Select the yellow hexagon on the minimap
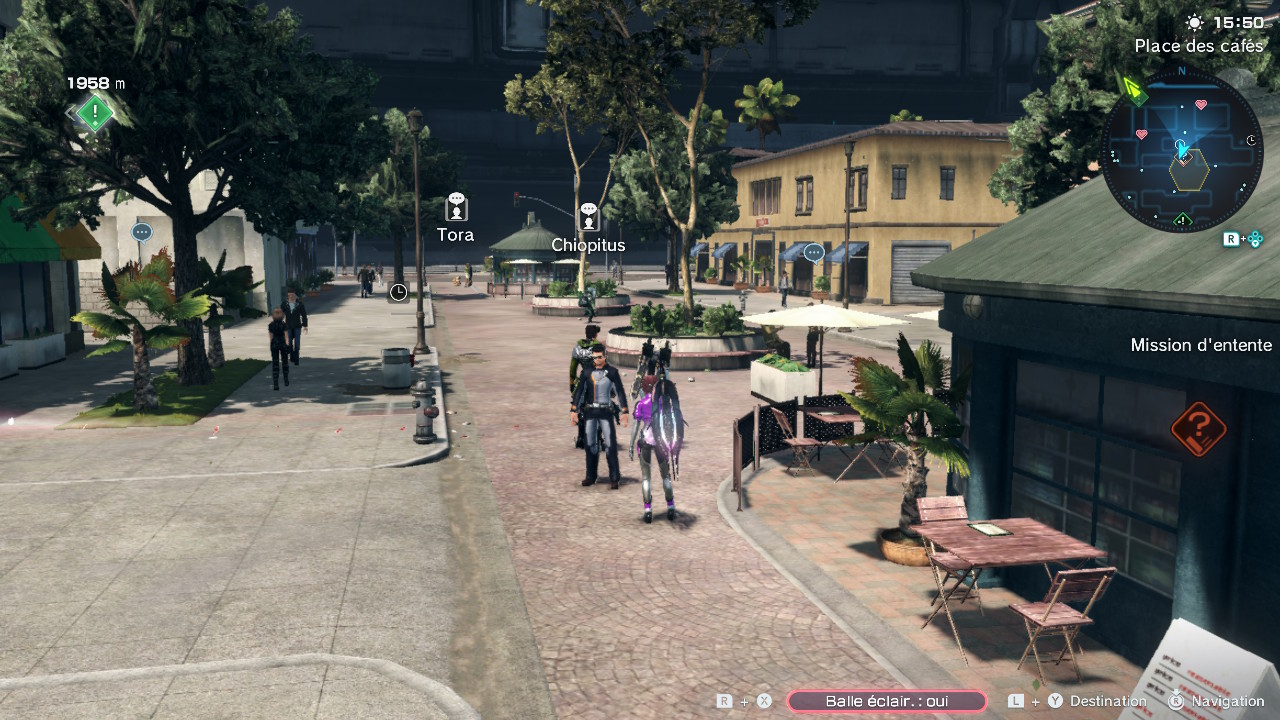This screenshot has height=720, width=1280. [x=1188, y=171]
